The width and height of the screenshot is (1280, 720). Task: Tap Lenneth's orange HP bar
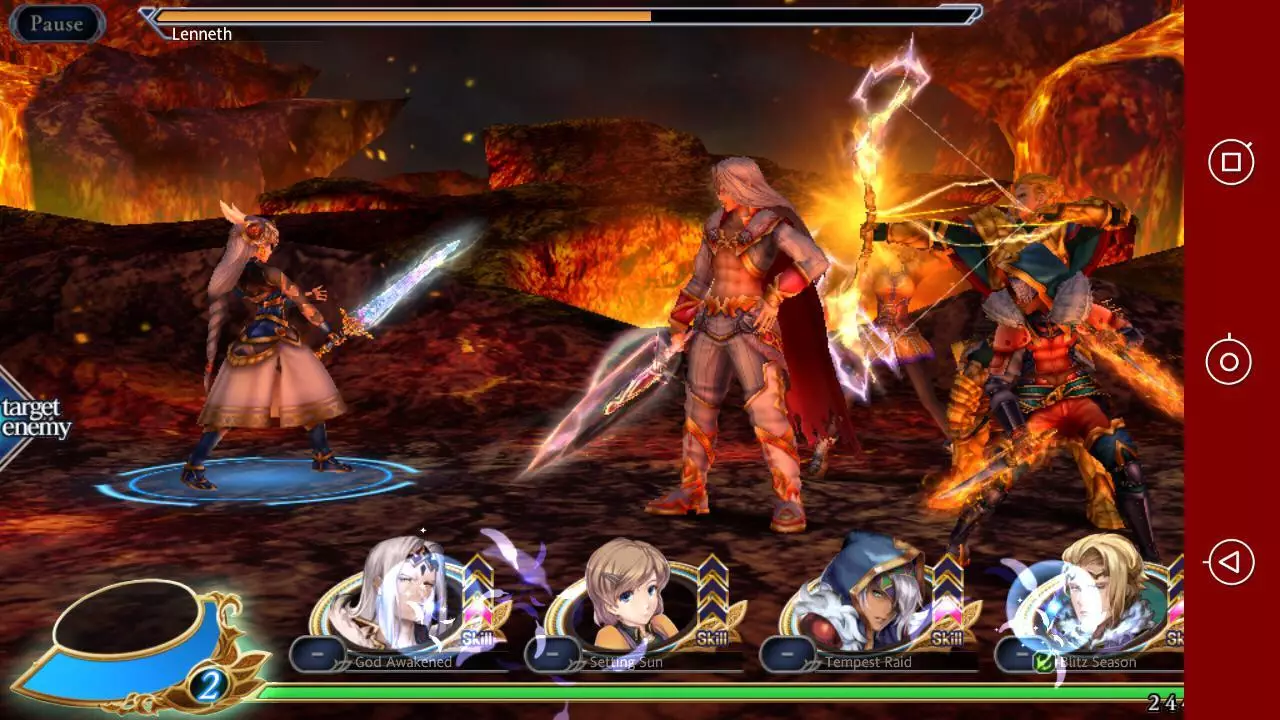point(400,16)
